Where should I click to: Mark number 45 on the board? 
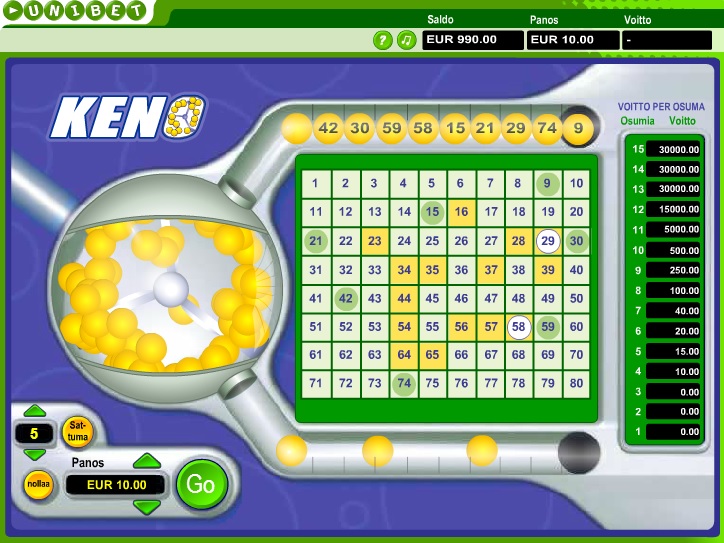[432, 298]
